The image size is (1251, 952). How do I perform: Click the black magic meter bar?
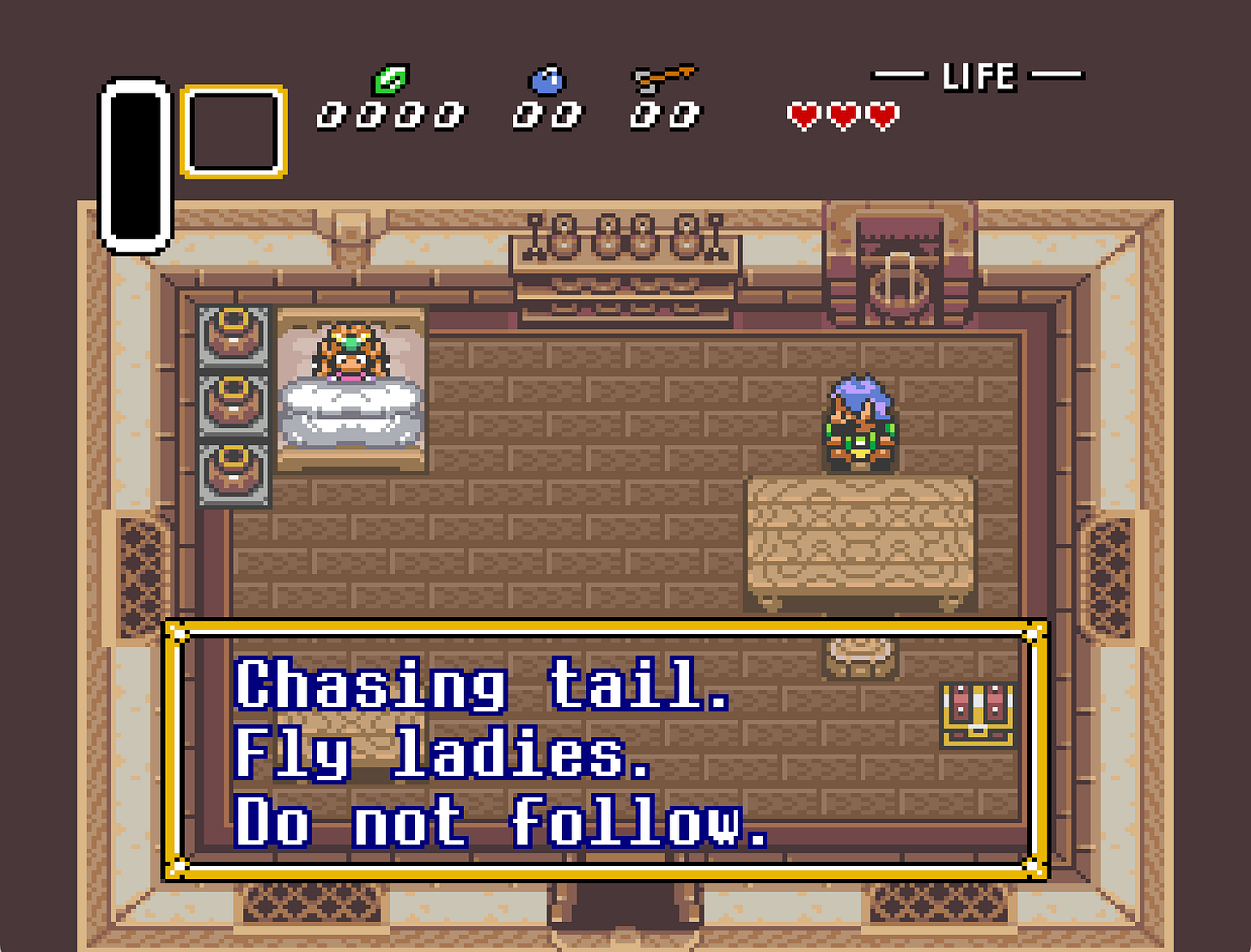(x=135, y=163)
